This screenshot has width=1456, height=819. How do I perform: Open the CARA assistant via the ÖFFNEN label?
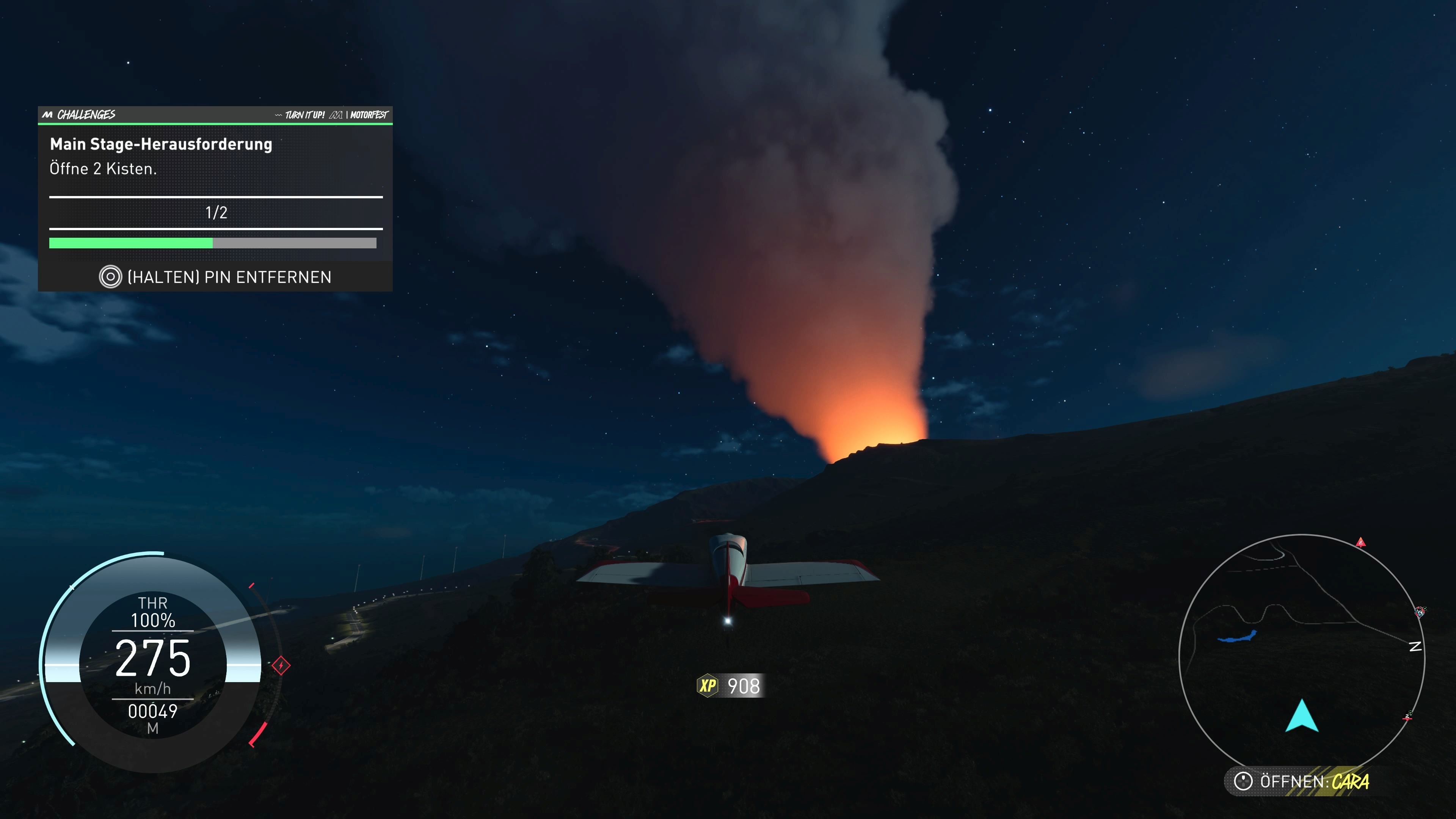[1305, 782]
